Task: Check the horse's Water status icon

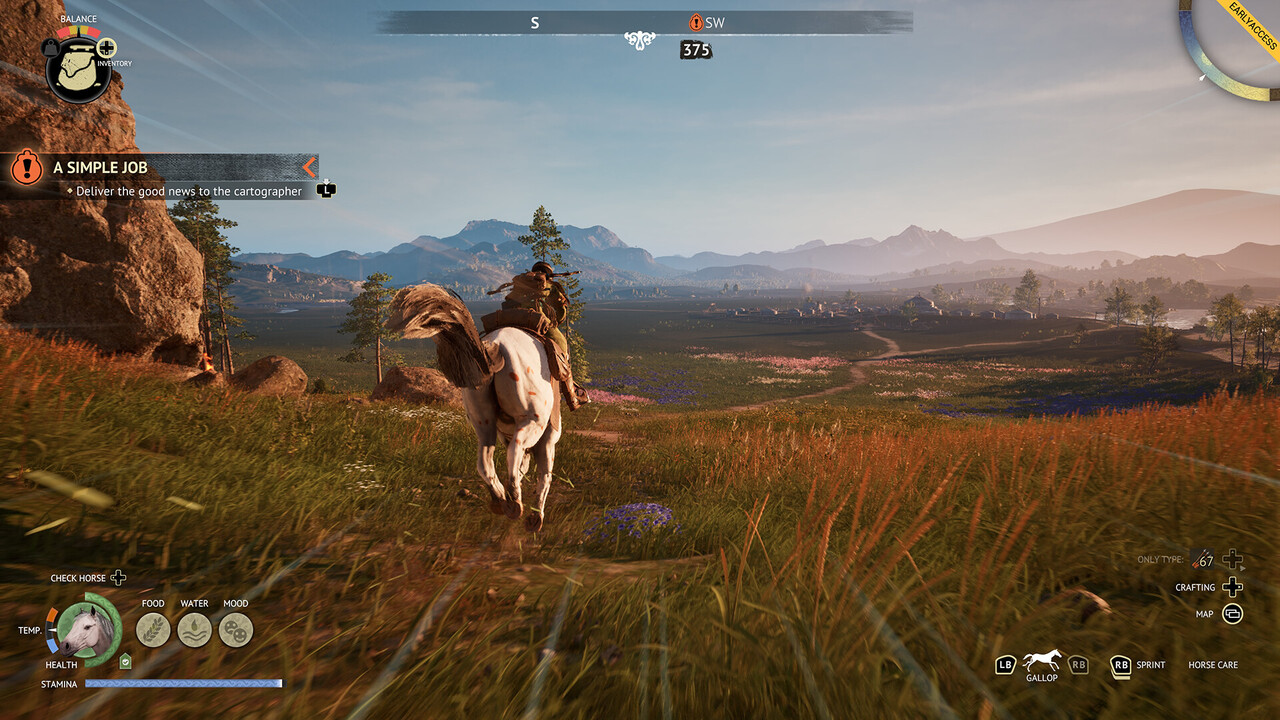Action: (x=194, y=630)
